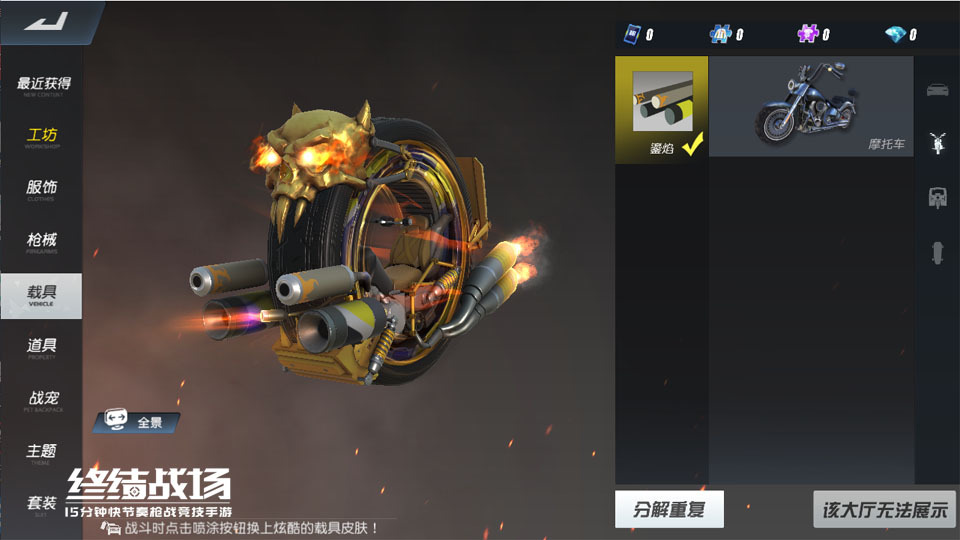Viewport: 960px width, 540px height.
Task: Toggle the 全景 panorama view button
Action: [137, 422]
